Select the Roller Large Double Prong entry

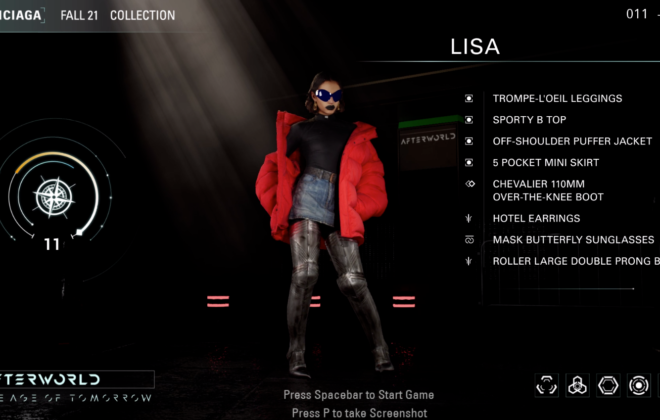point(575,261)
